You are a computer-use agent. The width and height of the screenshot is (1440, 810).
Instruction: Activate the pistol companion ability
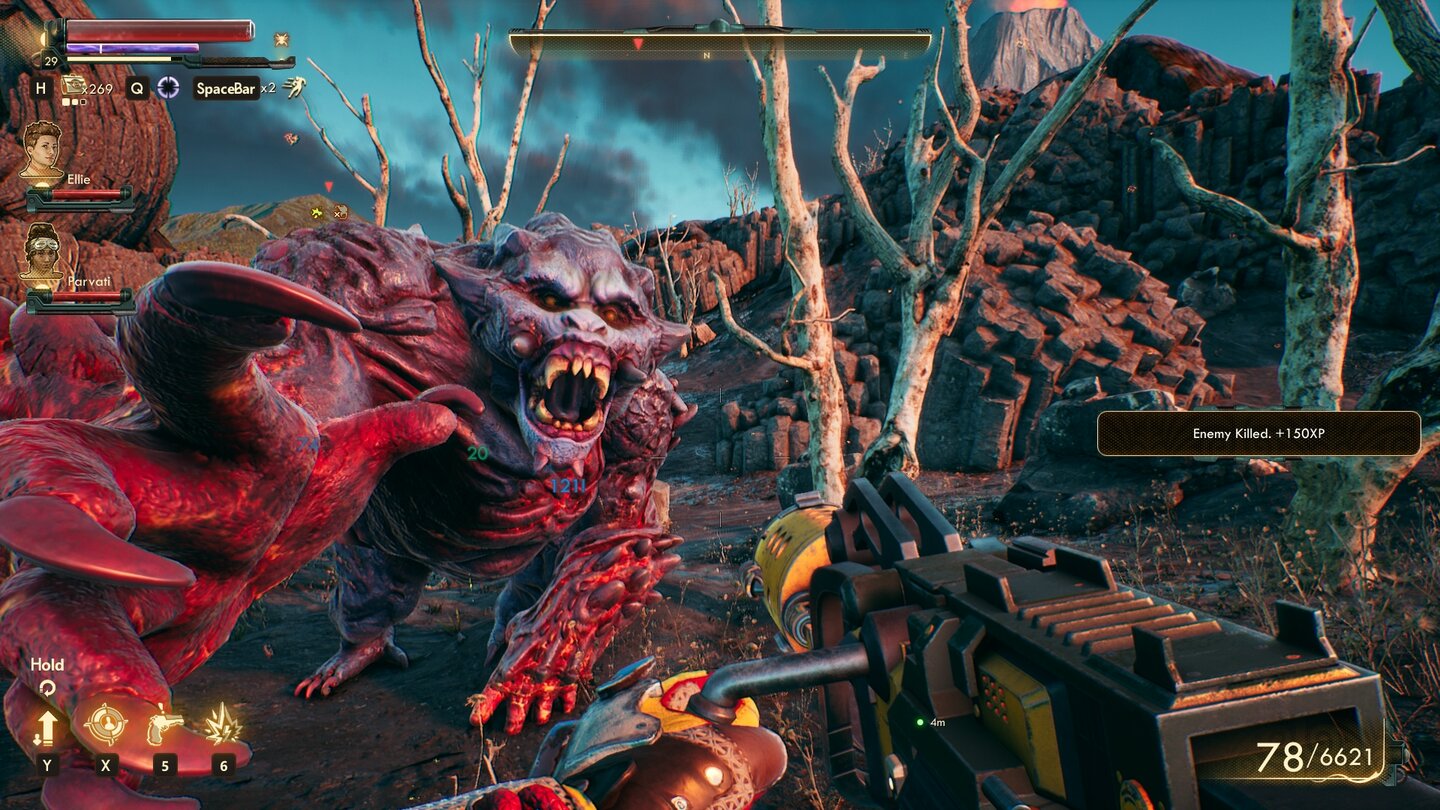pyautogui.click(x=164, y=725)
